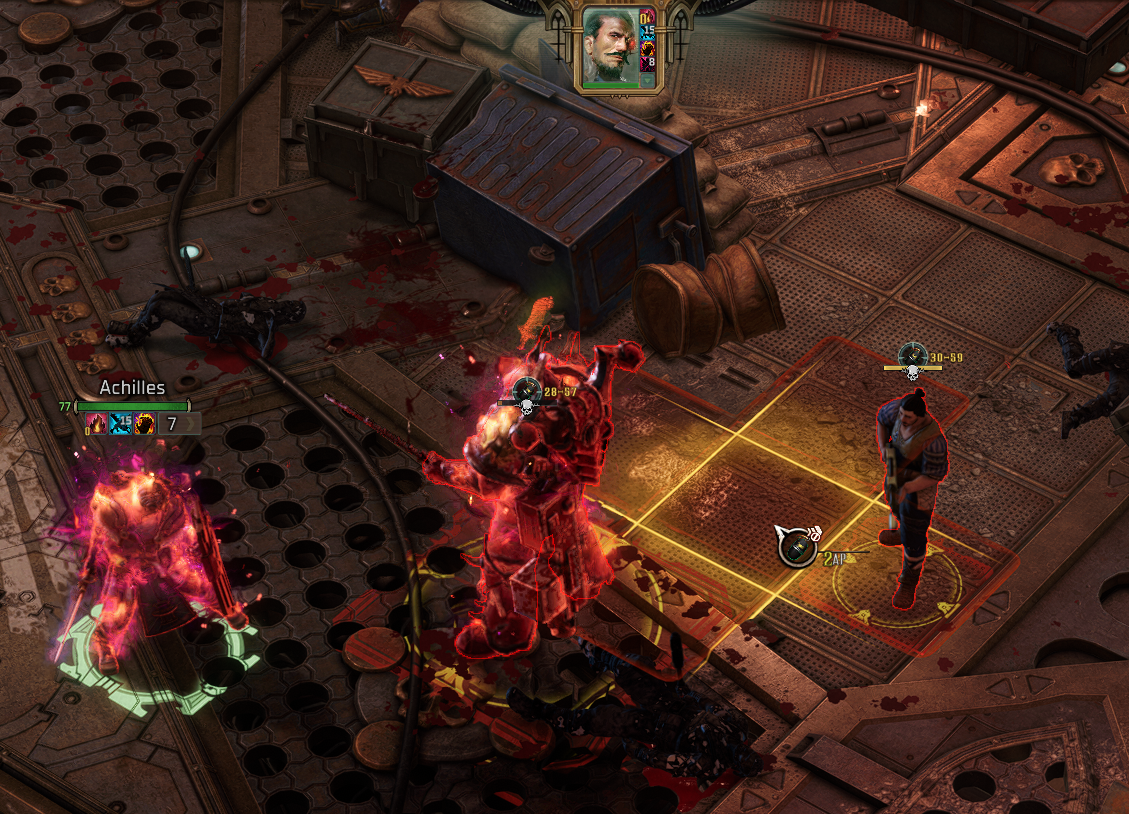Inspect the red status icon showing 8 beside the portrait

(x=647, y=64)
